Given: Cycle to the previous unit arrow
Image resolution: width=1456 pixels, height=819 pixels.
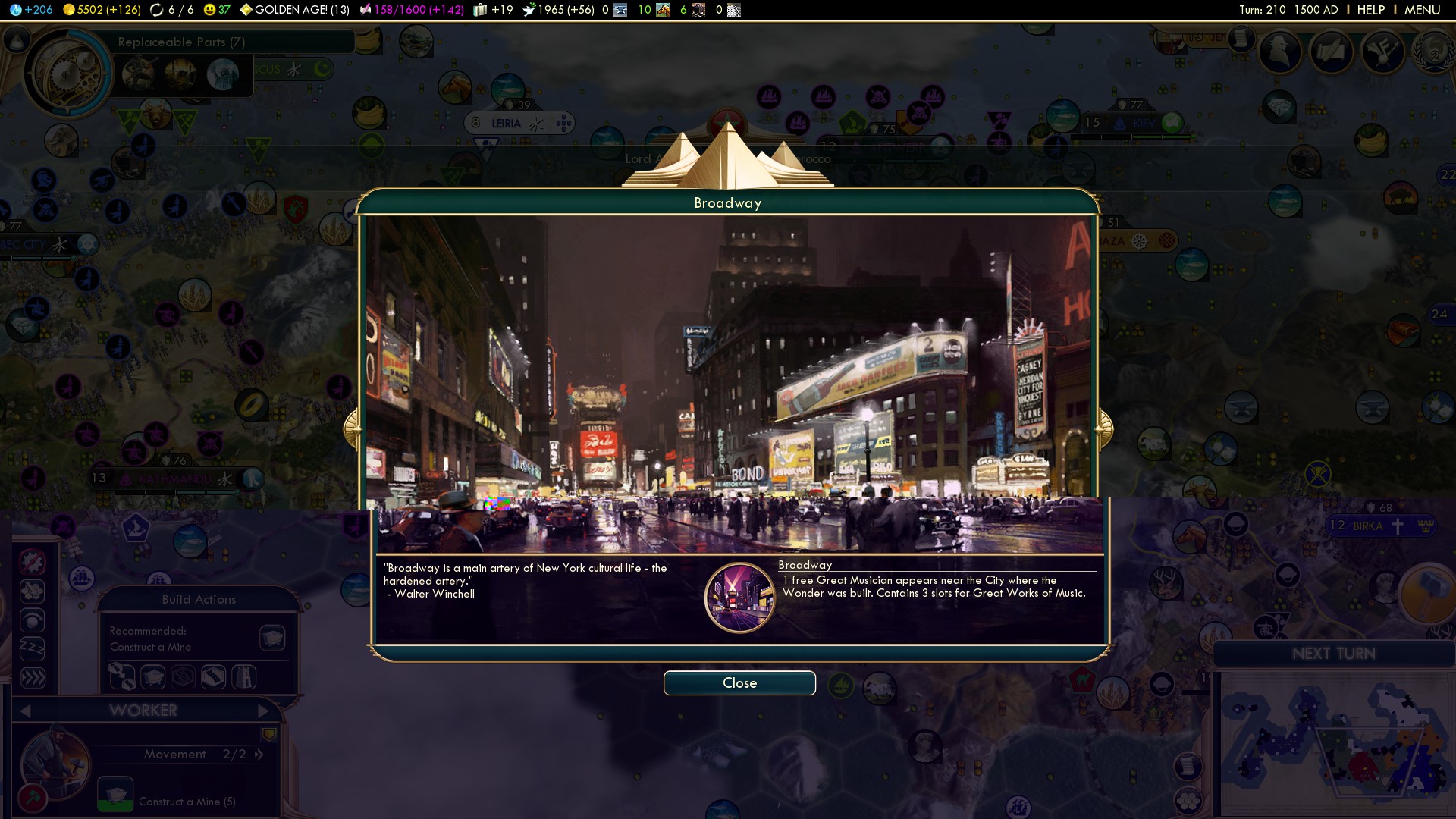Looking at the screenshot, I should tap(26, 711).
